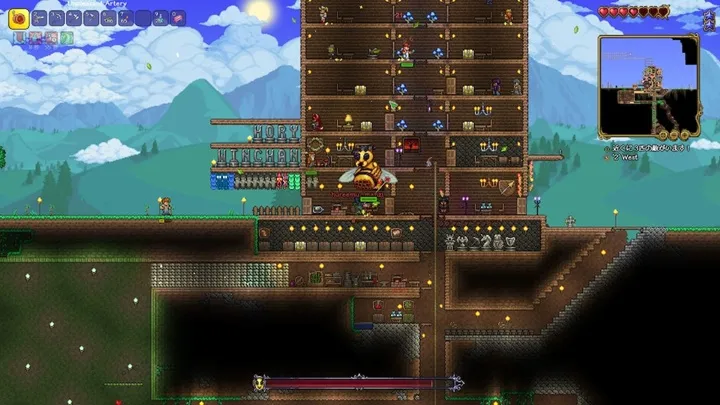Choose the pink item in the last hotbar slot
The height and width of the screenshot is (405, 720).
click(x=178, y=17)
